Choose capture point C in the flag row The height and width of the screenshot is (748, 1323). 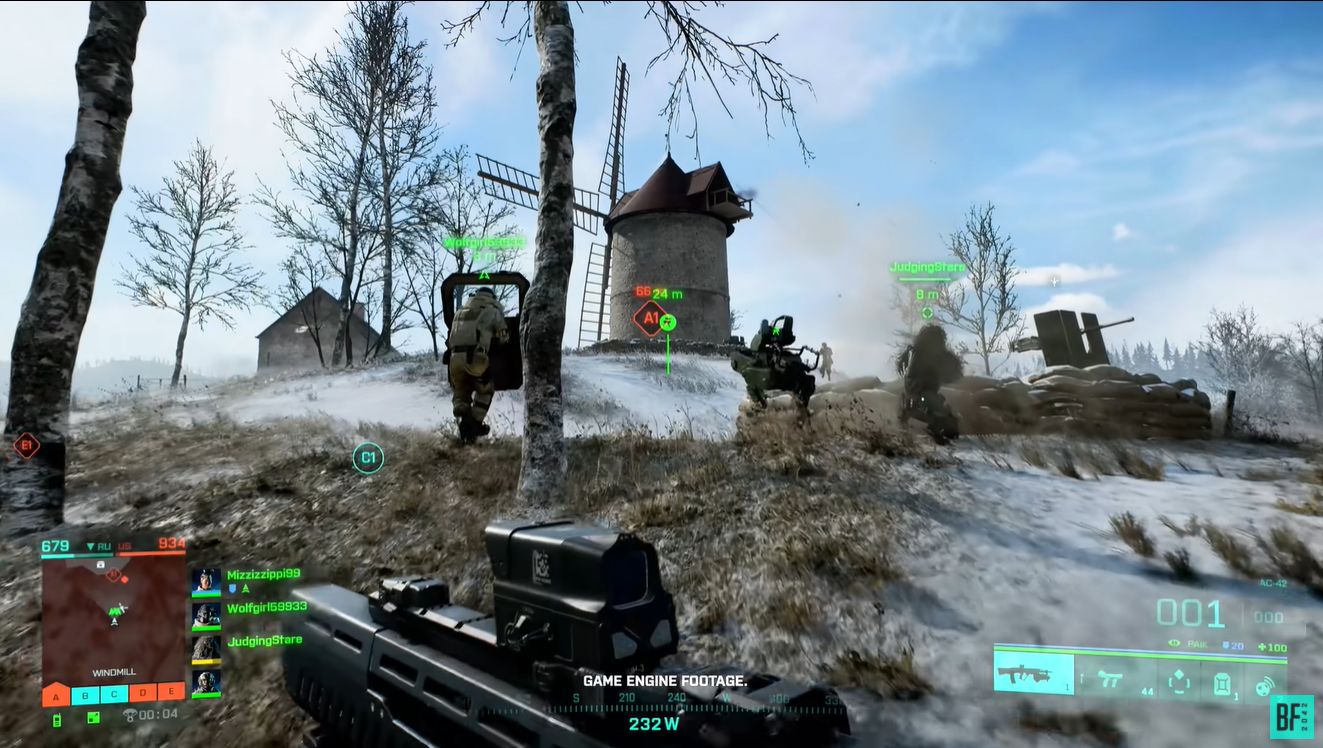[114, 693]
